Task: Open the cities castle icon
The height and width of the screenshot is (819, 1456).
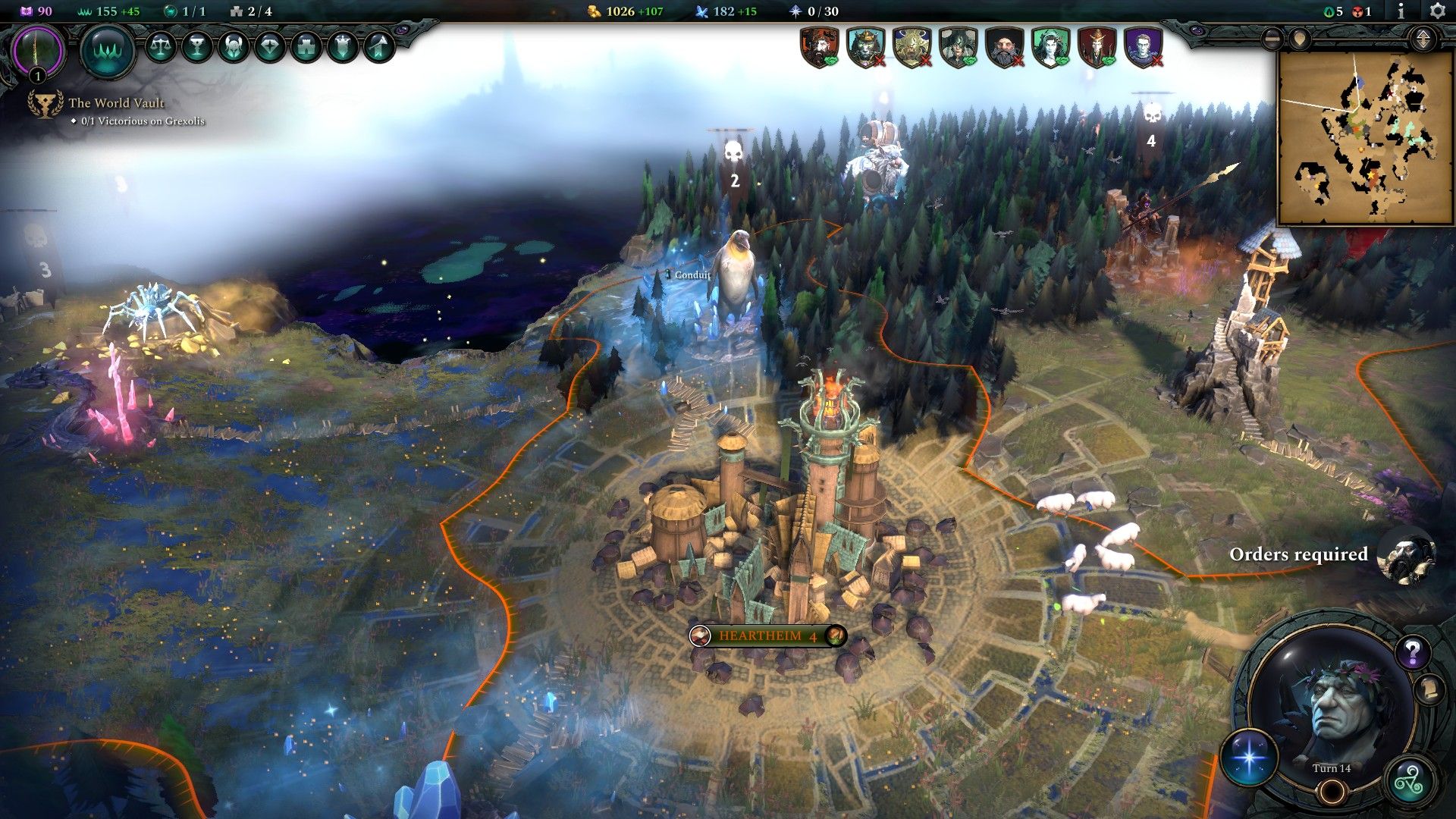Action: 306,49
